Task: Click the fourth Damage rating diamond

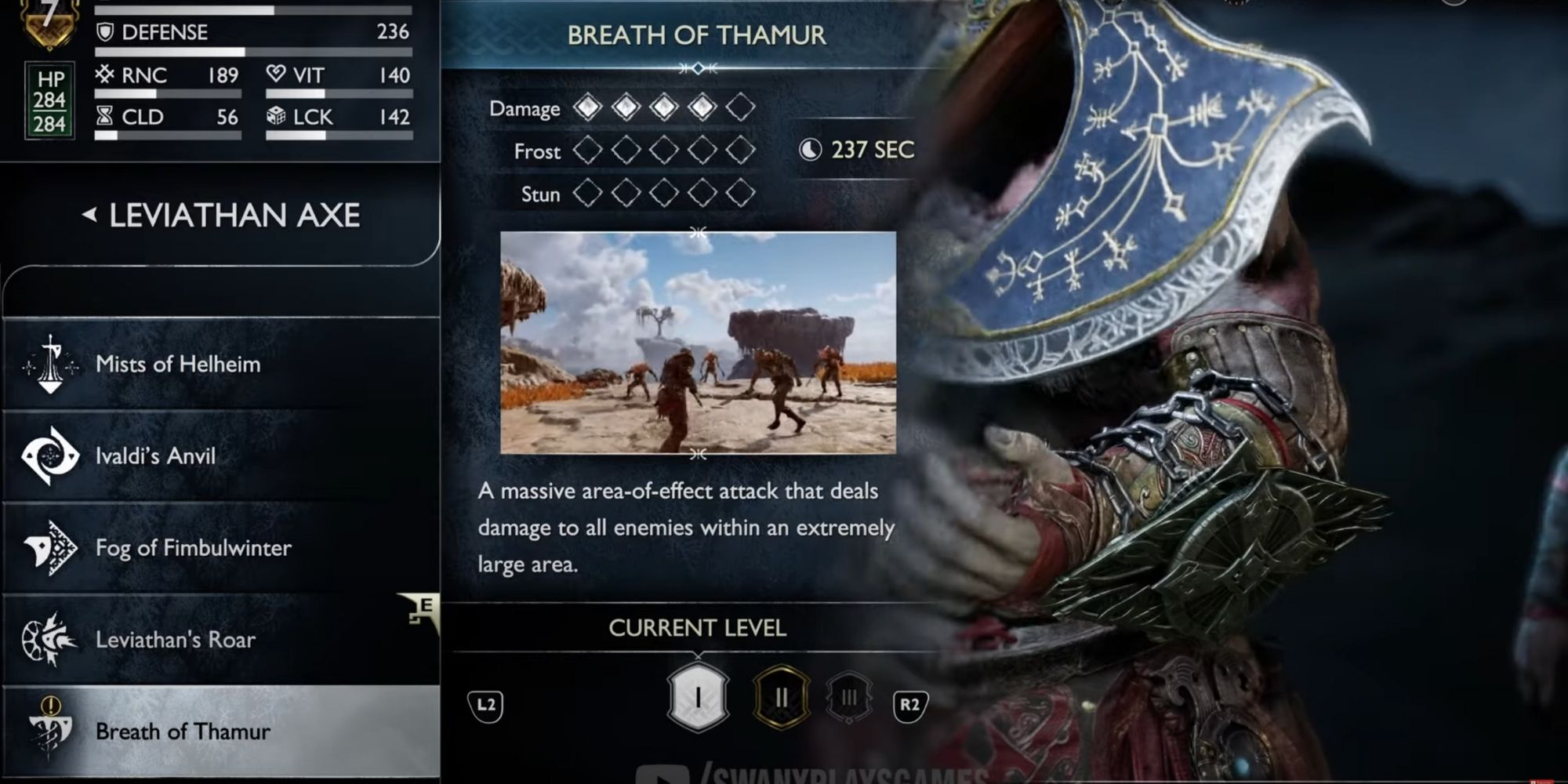Action: (x=702, y=108)
